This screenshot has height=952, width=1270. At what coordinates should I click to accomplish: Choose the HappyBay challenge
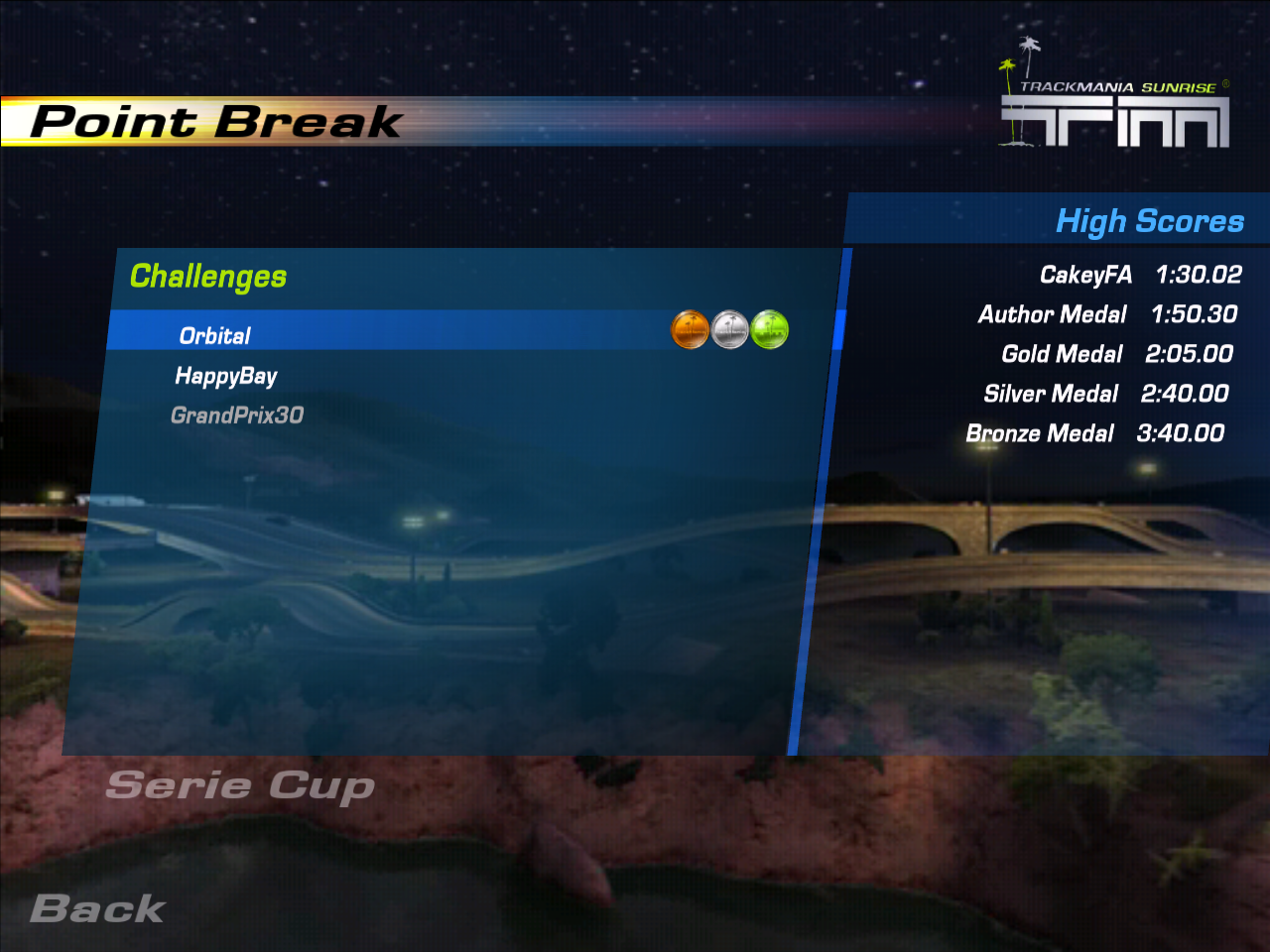pyautogui.click(x=226, y=376)
